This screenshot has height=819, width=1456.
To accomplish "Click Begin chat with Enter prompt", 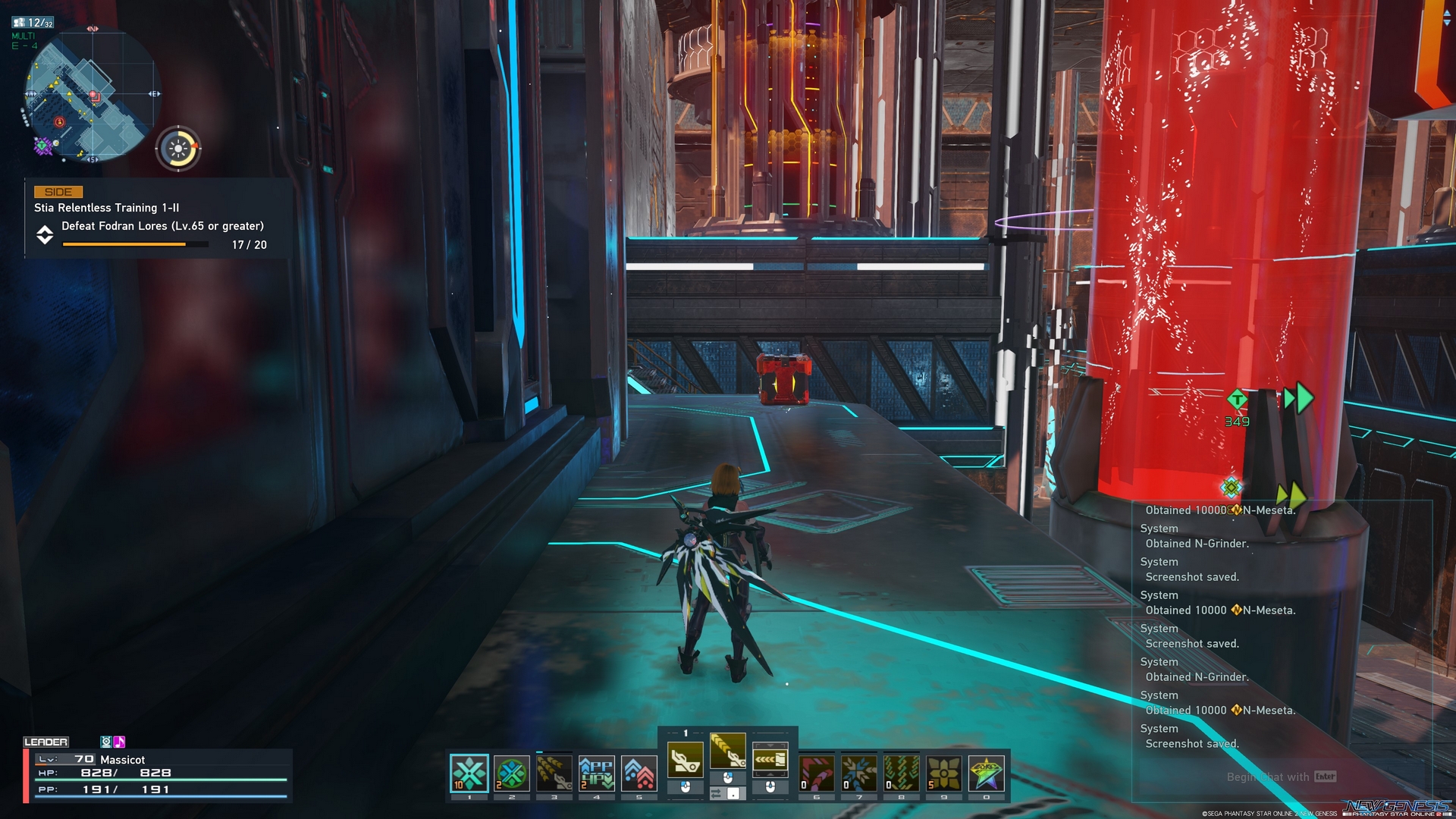I will (x=1282, y=777).
